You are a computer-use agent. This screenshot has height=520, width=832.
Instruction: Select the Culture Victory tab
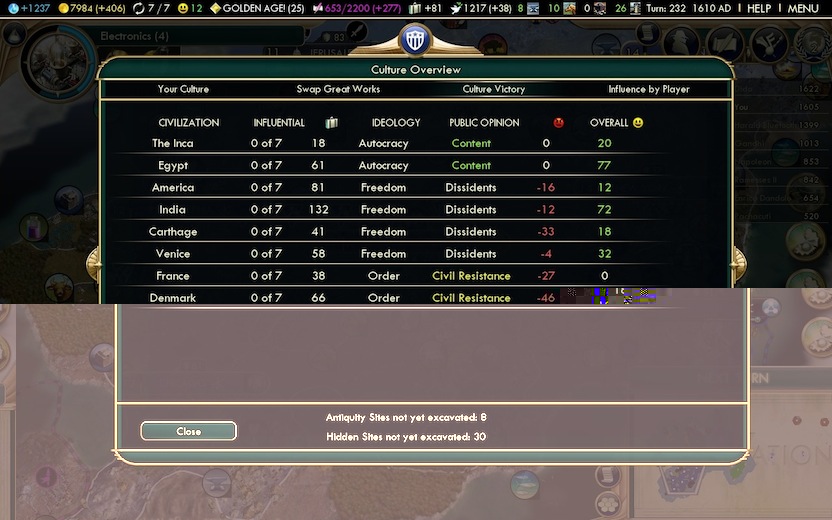(x=494, y=89)
